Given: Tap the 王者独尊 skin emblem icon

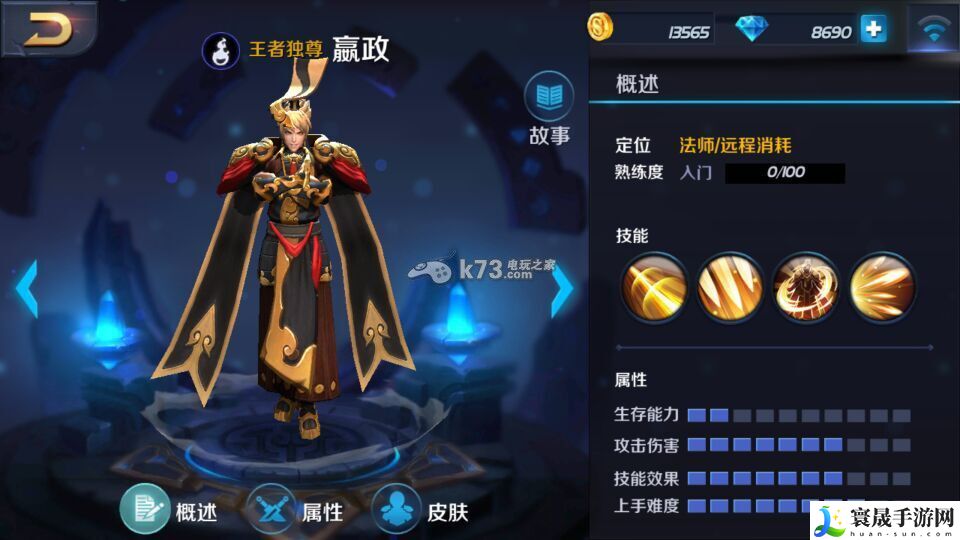Looking at the screenshot, I should [x=219, y=48].
